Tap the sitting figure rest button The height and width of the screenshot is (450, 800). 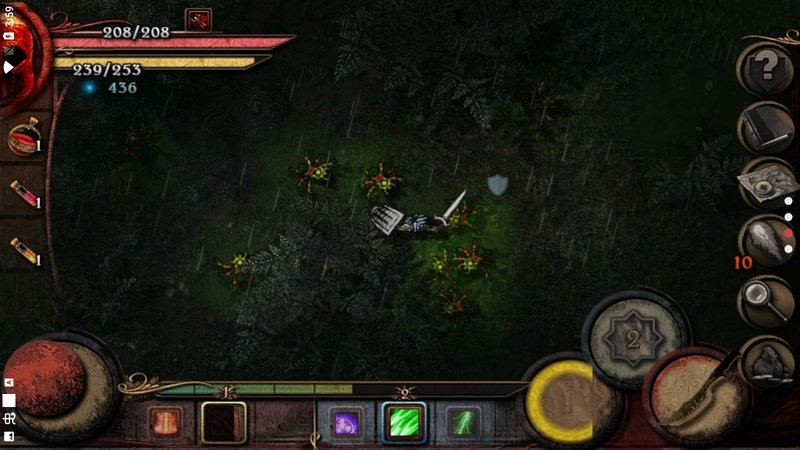point(767,360)
